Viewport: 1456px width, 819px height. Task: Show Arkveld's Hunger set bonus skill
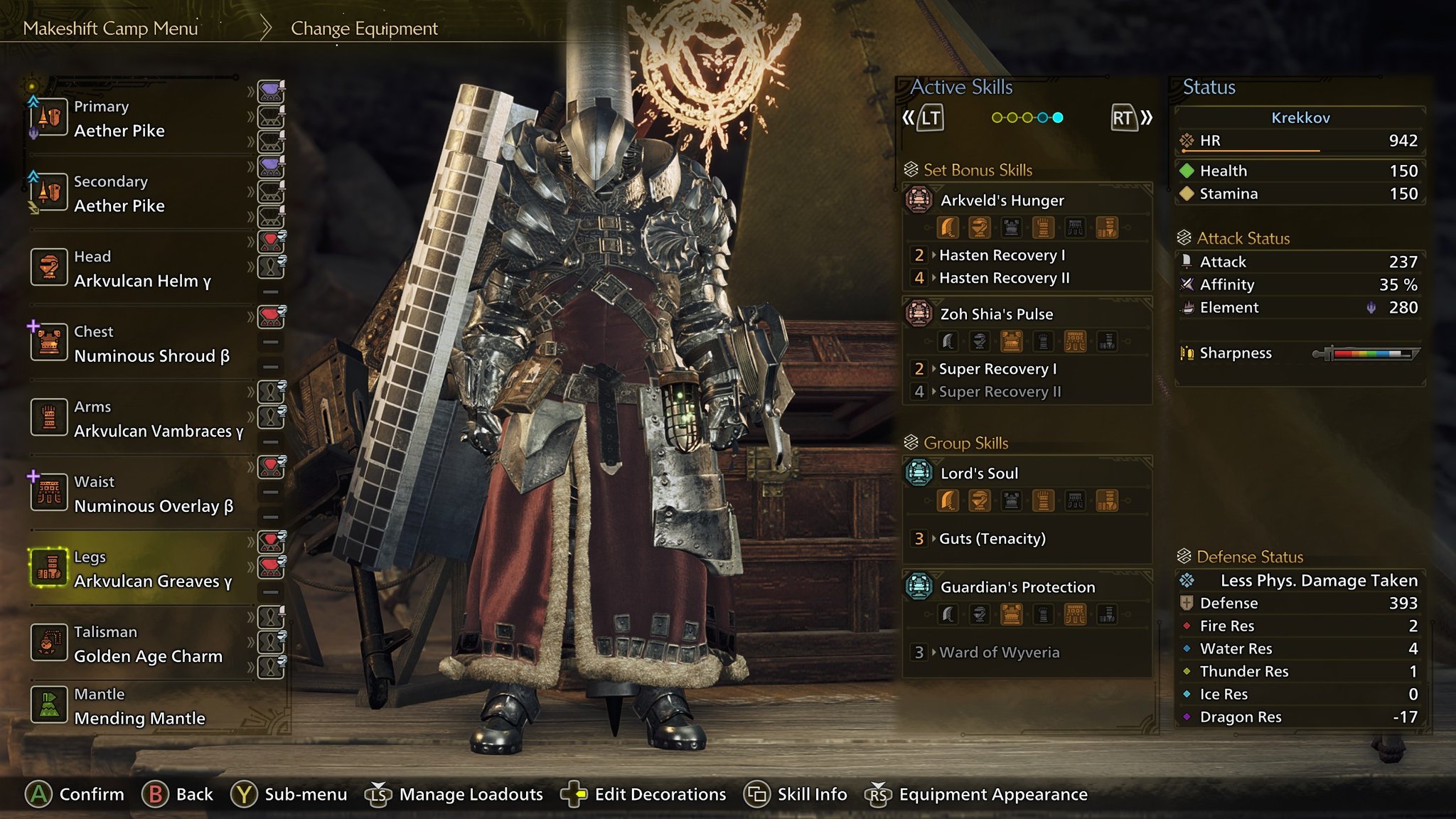pos(1001,200)
